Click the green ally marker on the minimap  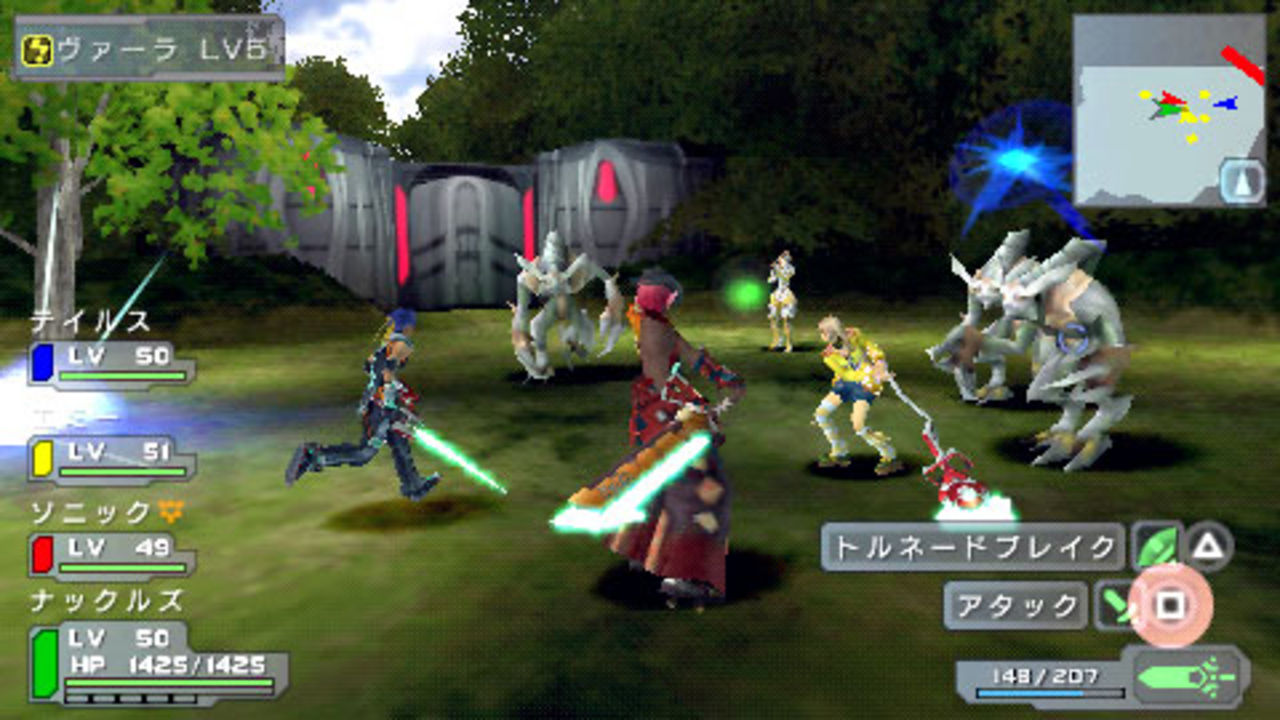[1170, 110]
